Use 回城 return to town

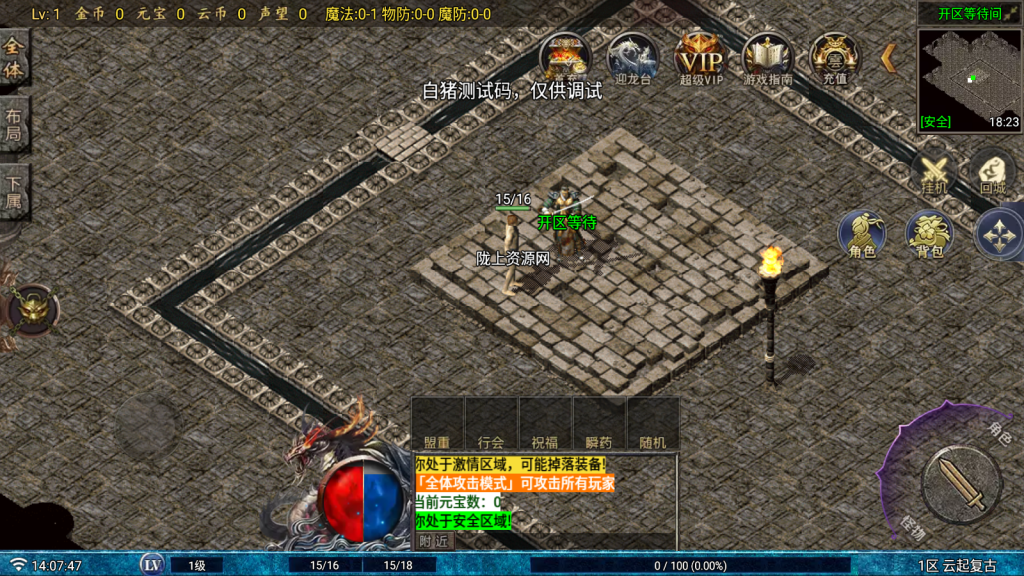(x=992, y=172)
